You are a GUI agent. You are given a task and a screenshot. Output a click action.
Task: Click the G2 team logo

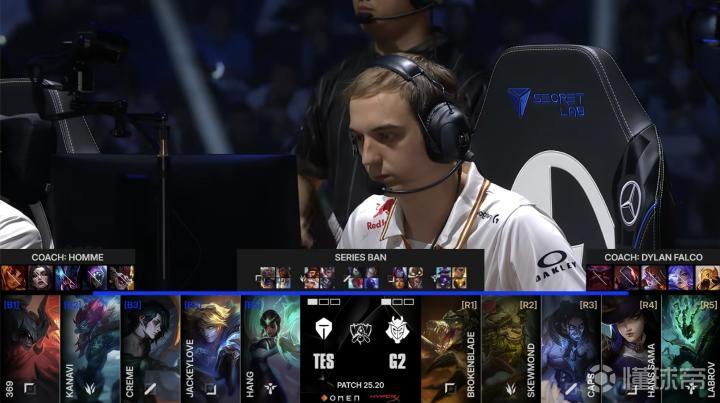coord(397,331)
